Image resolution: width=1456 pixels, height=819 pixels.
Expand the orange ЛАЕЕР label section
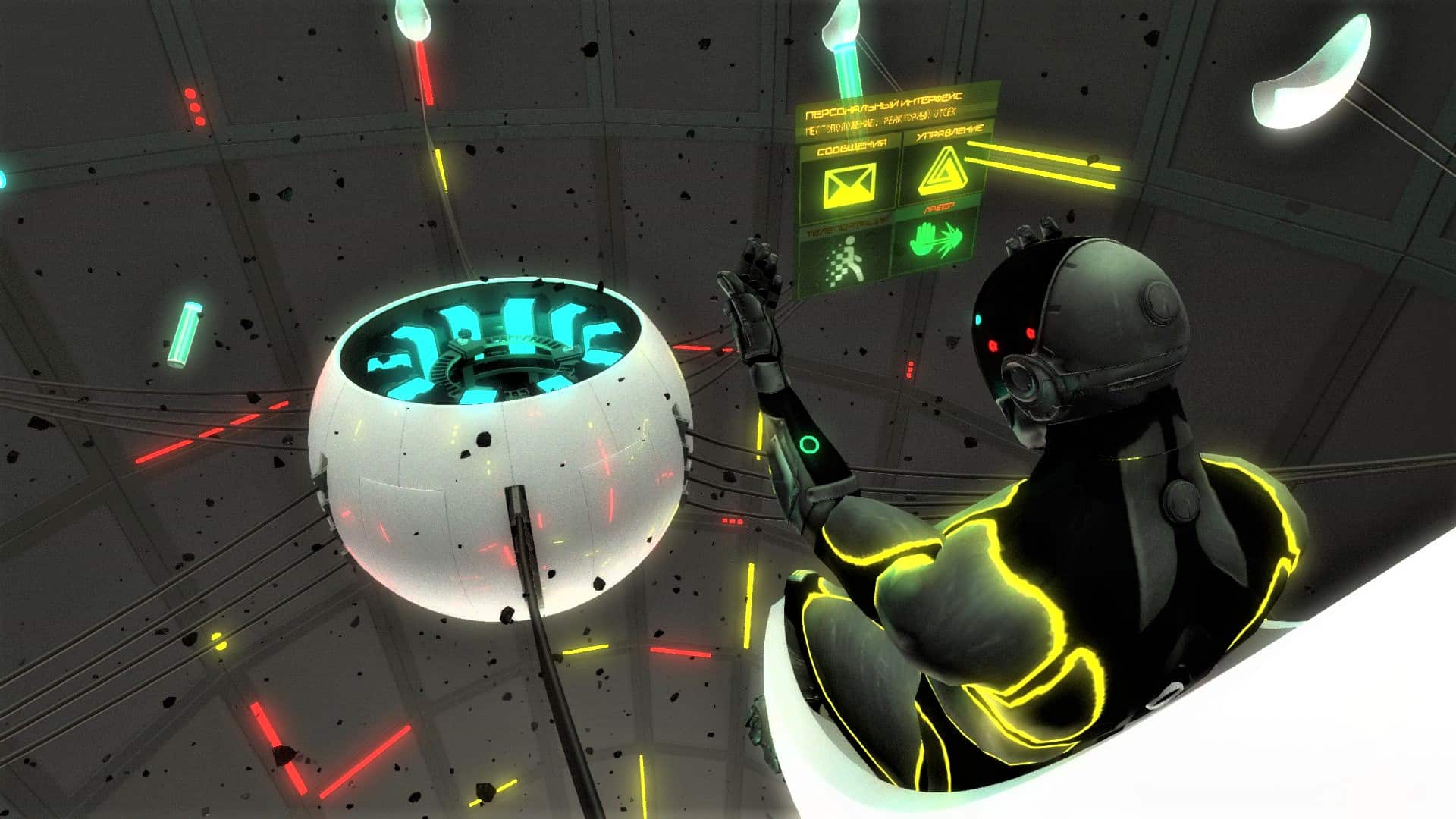(x=939, y=206)
